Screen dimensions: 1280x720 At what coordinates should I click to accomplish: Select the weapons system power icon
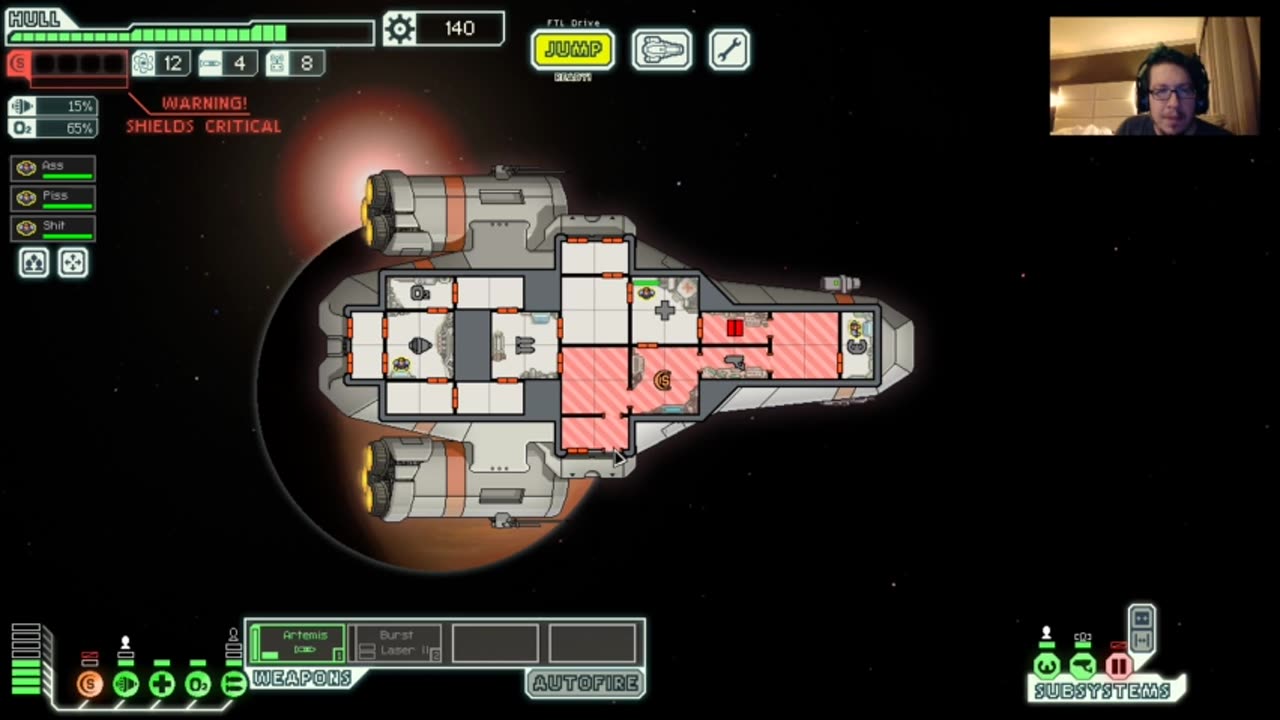coord(233,685)
